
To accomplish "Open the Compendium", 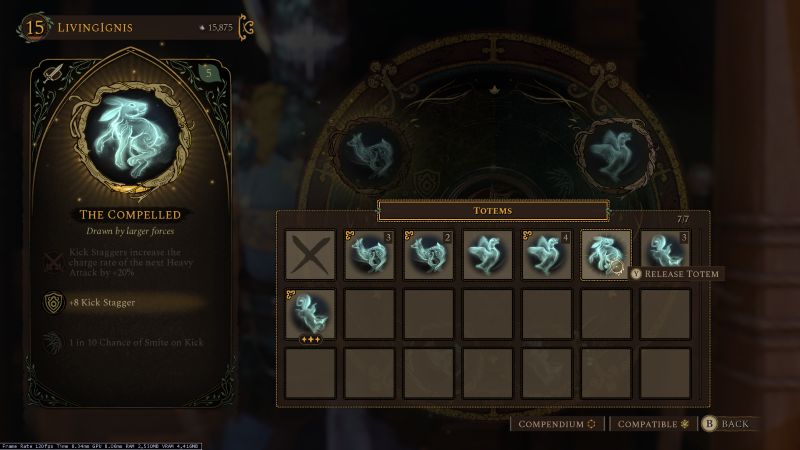I will point(556,424).
